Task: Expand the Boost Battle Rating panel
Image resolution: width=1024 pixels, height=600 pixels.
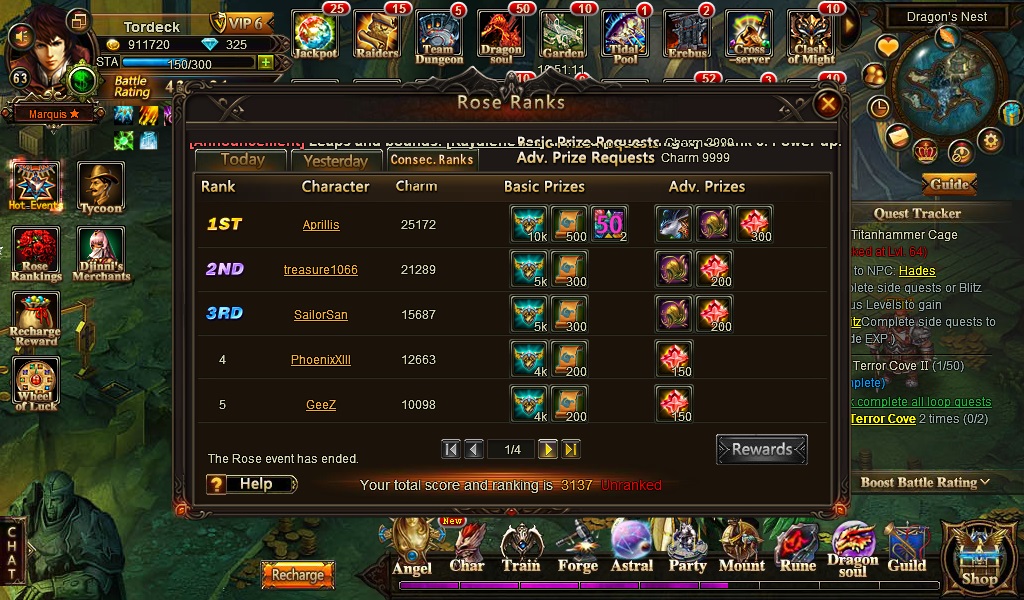Action: coord(925,482)
